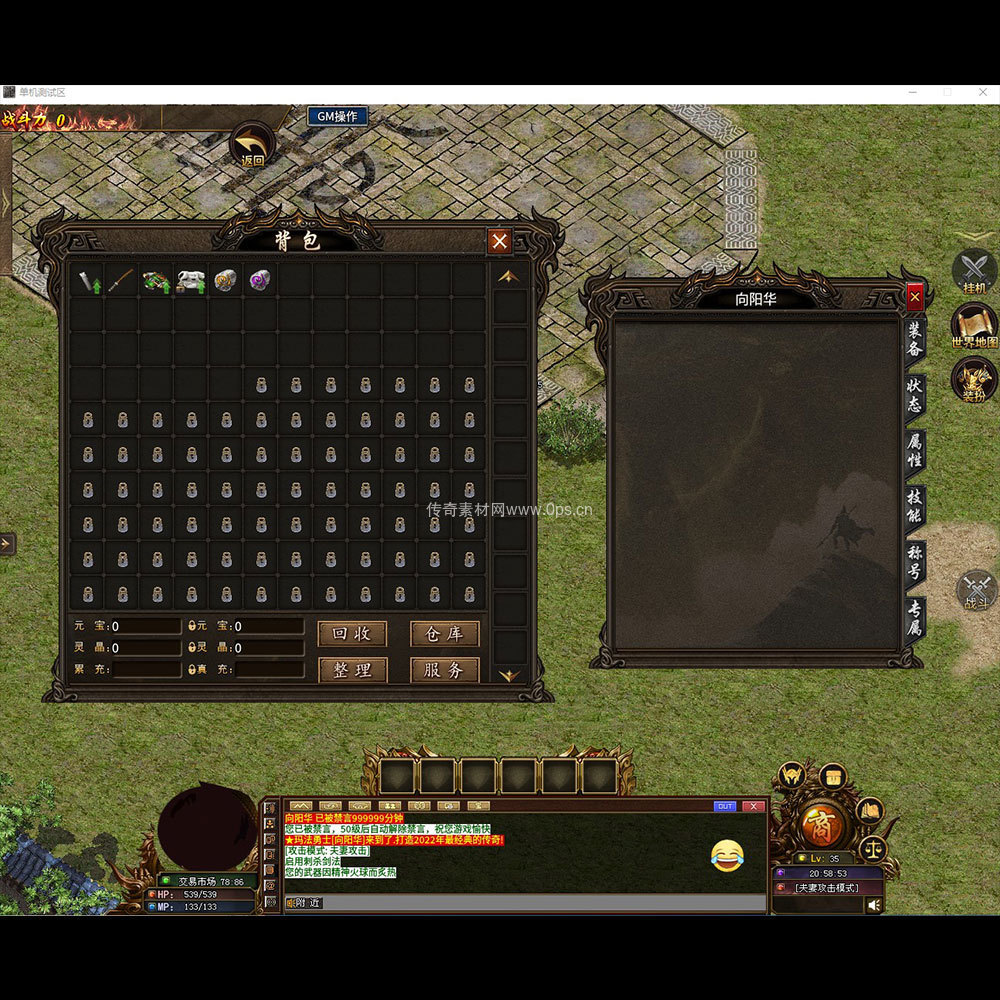Close the 向阳华 character panel
Viewport: 1000px width, 1000px height.
click(x=915, y=297)
